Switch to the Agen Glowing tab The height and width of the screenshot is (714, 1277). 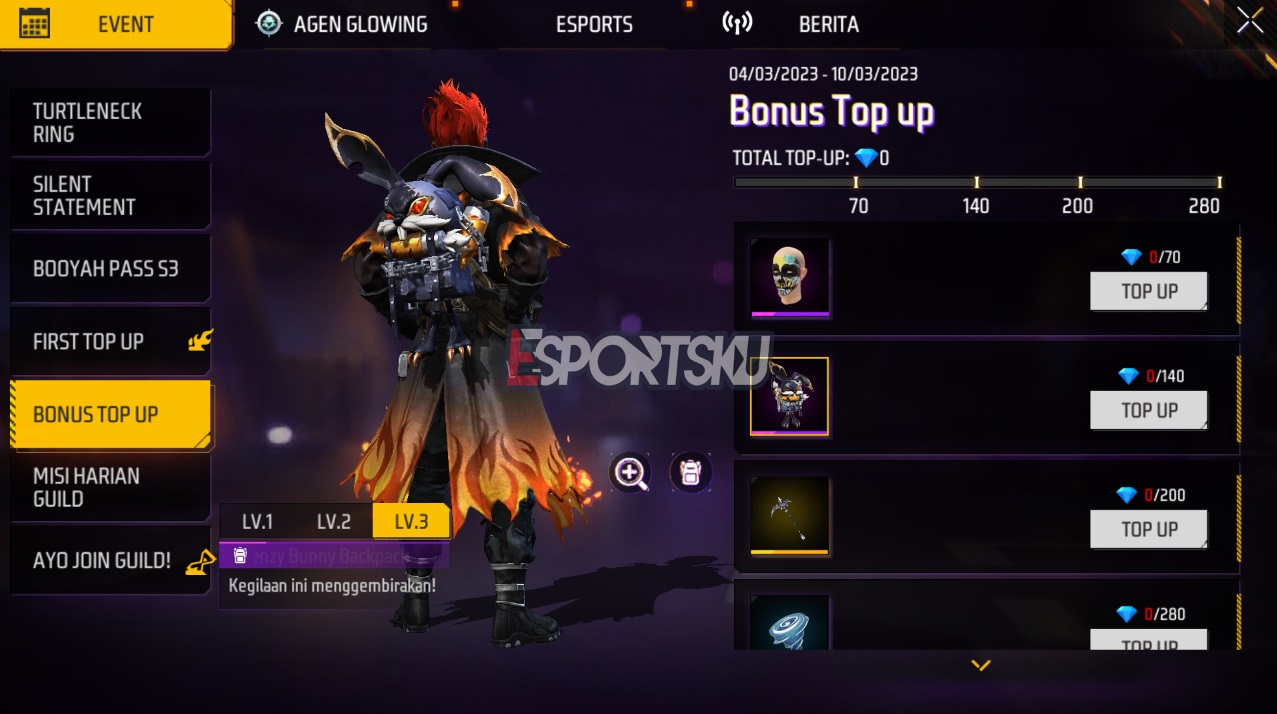343,24
